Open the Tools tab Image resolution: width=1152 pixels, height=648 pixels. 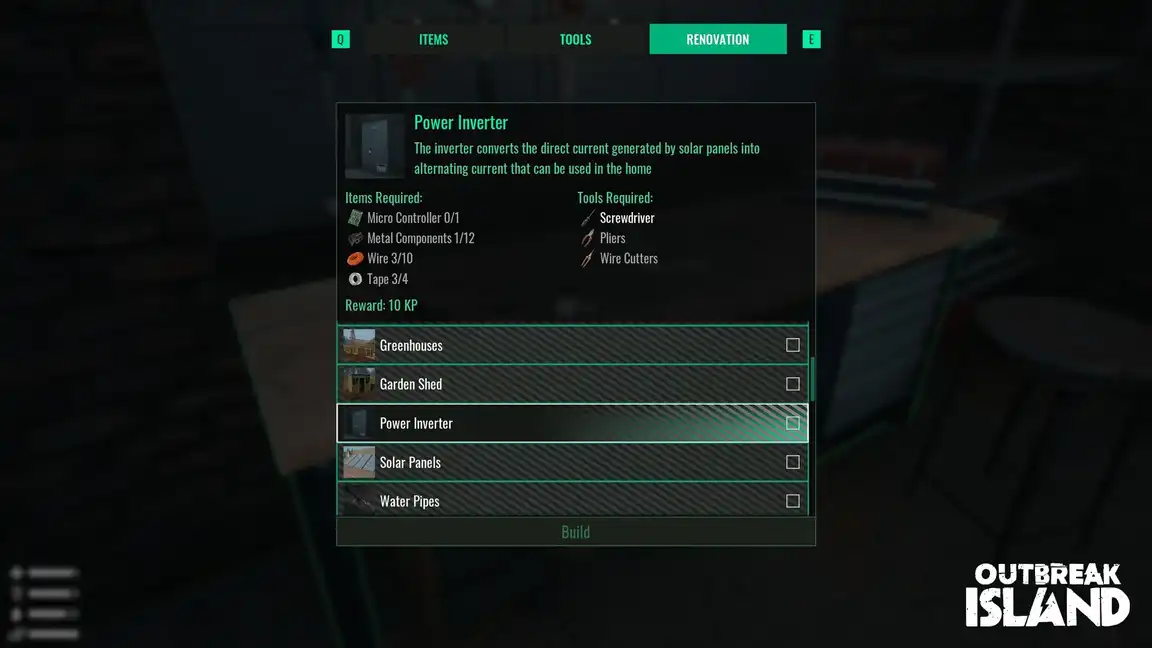pos(575,40)
